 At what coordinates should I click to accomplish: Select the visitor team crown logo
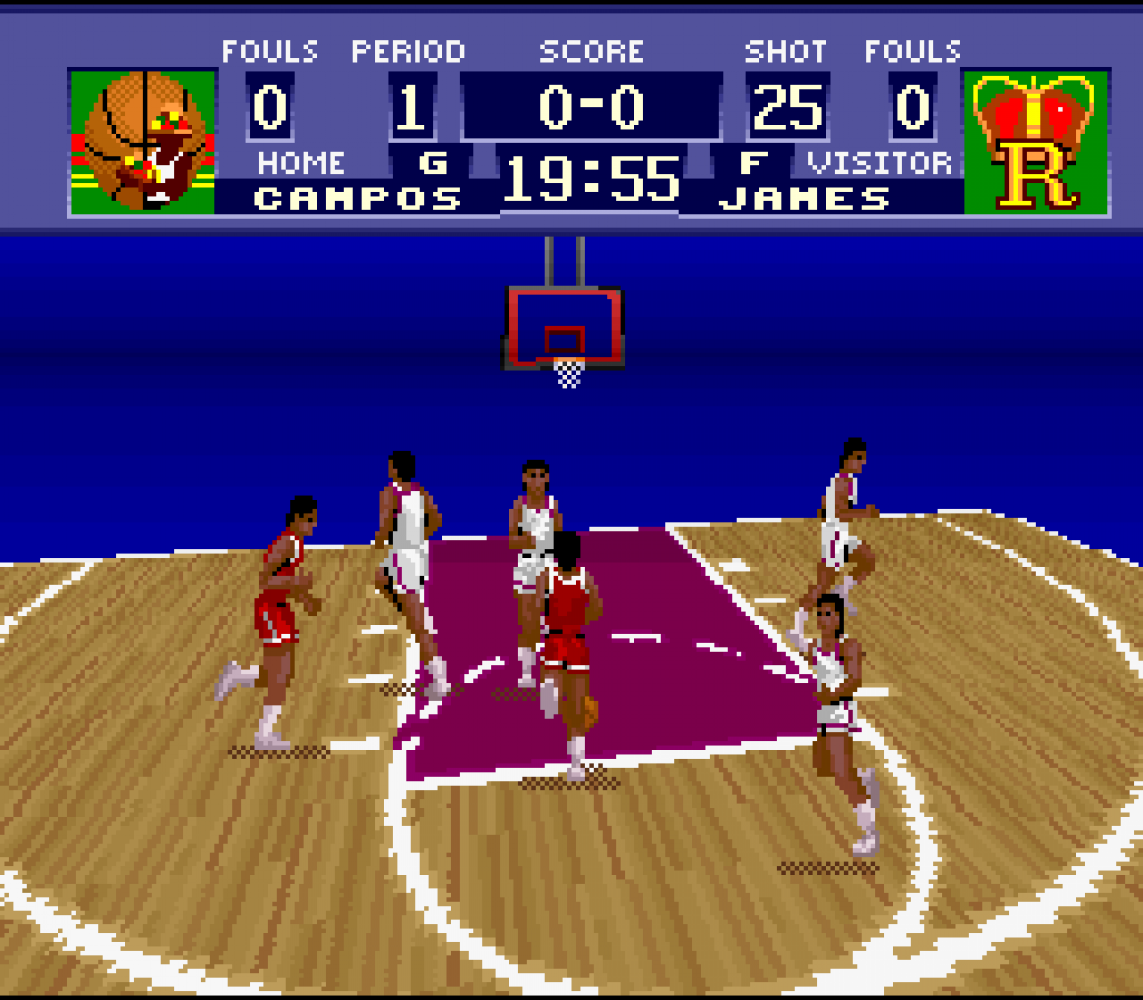(x=1035, y=141)
